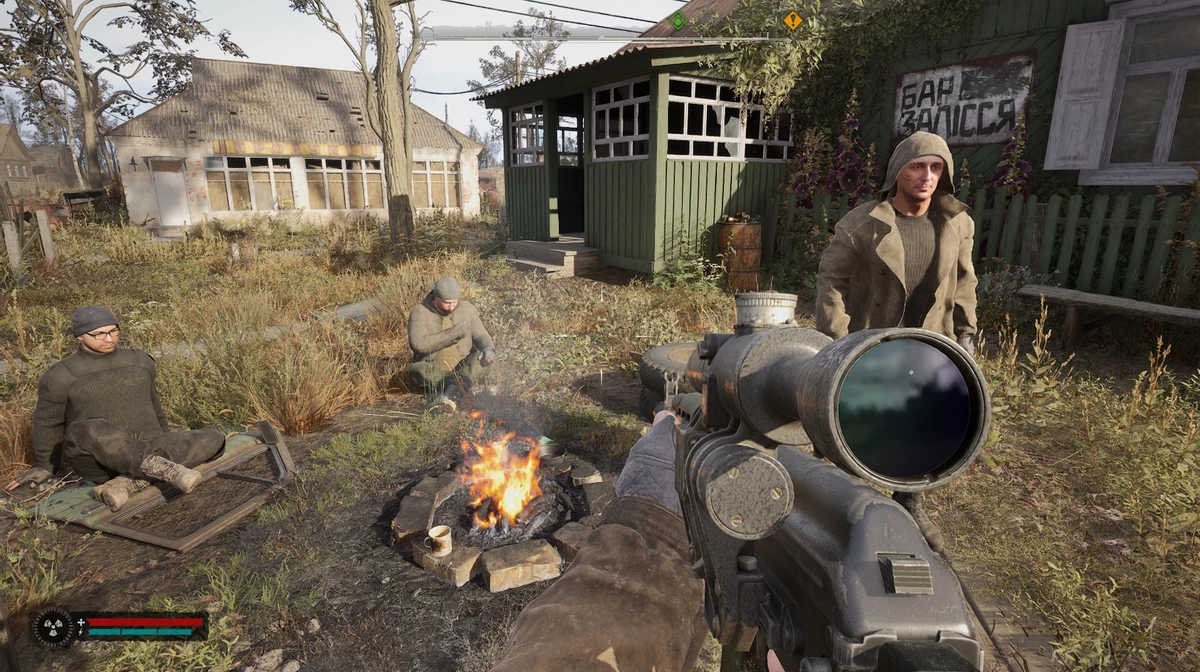
Task: Click the radiation trefoil indicator icon
Action: 51,627
